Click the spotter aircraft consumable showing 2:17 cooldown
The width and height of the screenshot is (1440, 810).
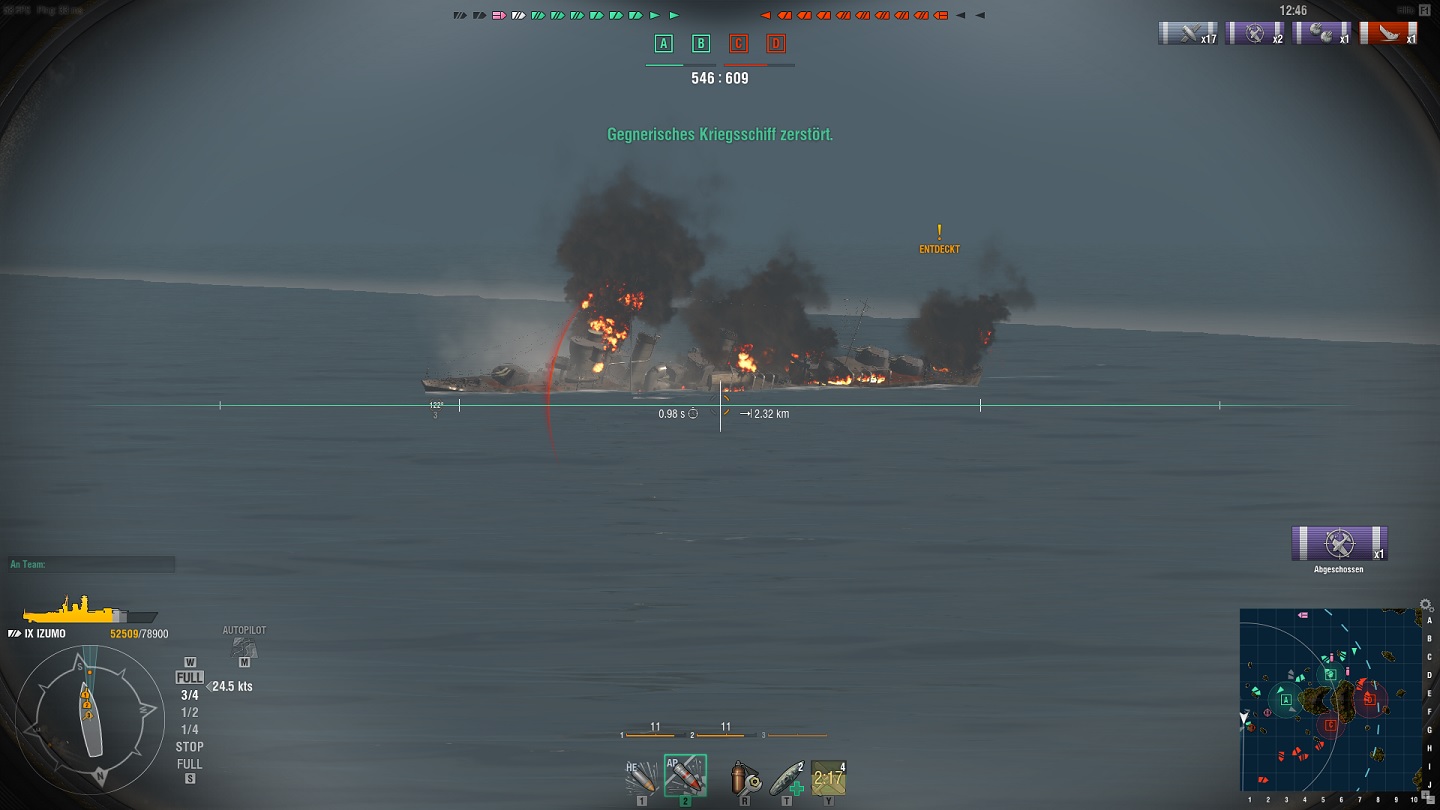coord(827,776)
